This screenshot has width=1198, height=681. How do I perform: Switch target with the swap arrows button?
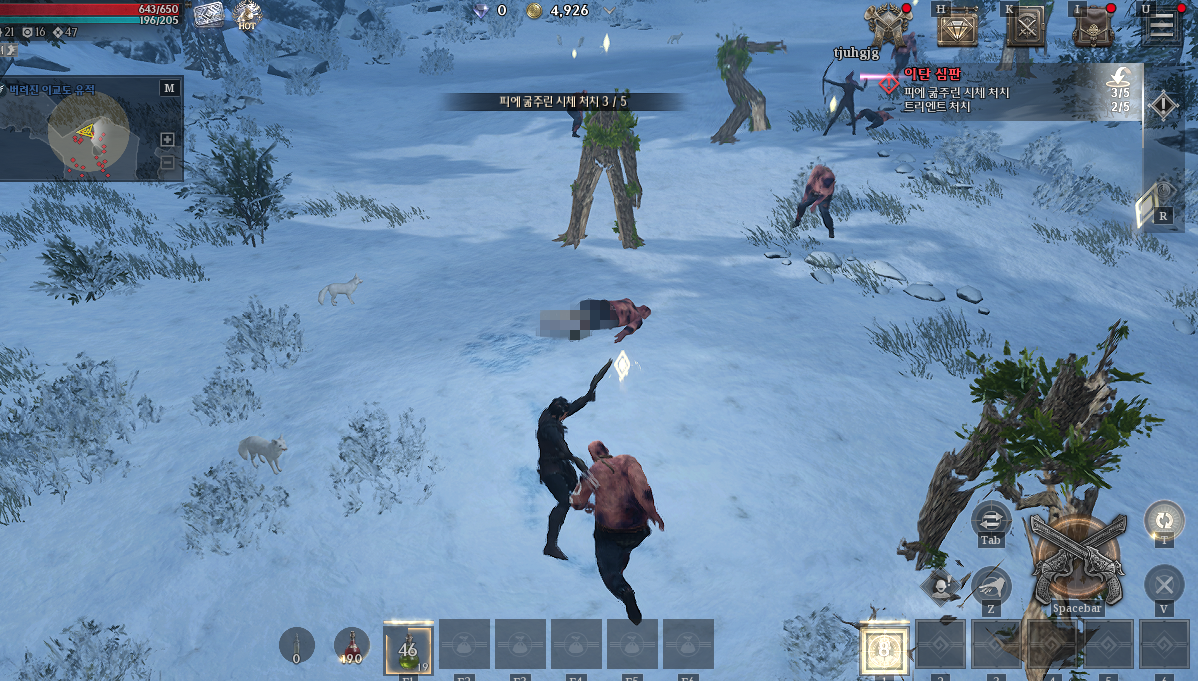pyautogui.click(x=991, y=520)
